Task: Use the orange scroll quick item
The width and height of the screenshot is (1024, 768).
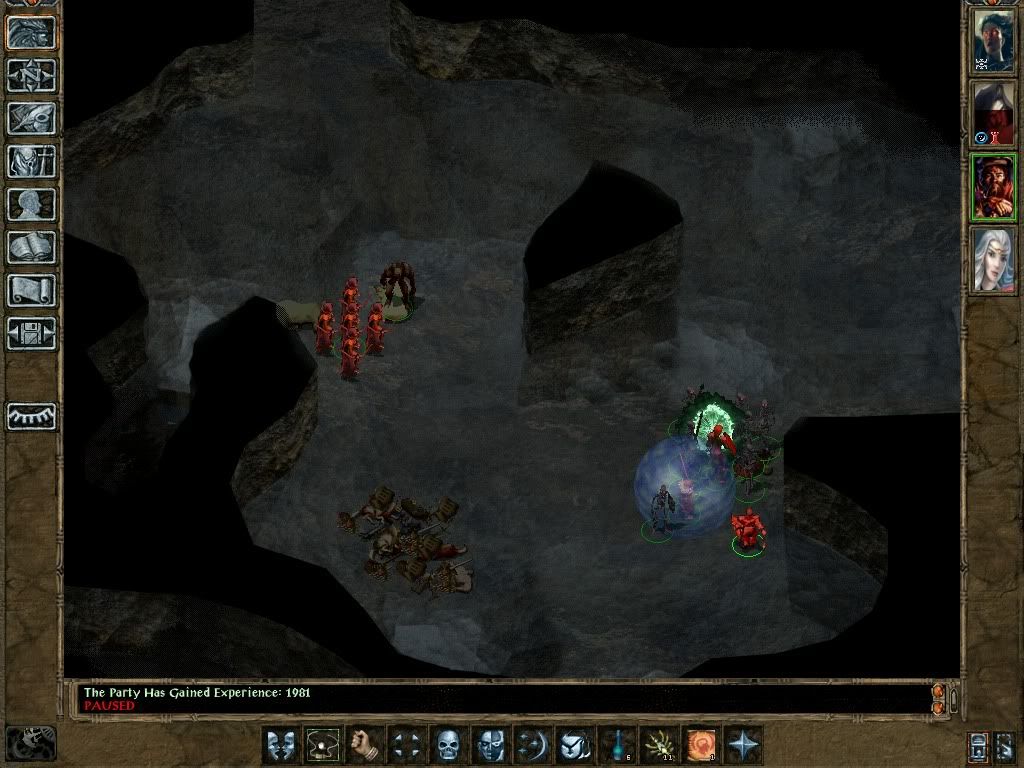Action: (700, 745)
